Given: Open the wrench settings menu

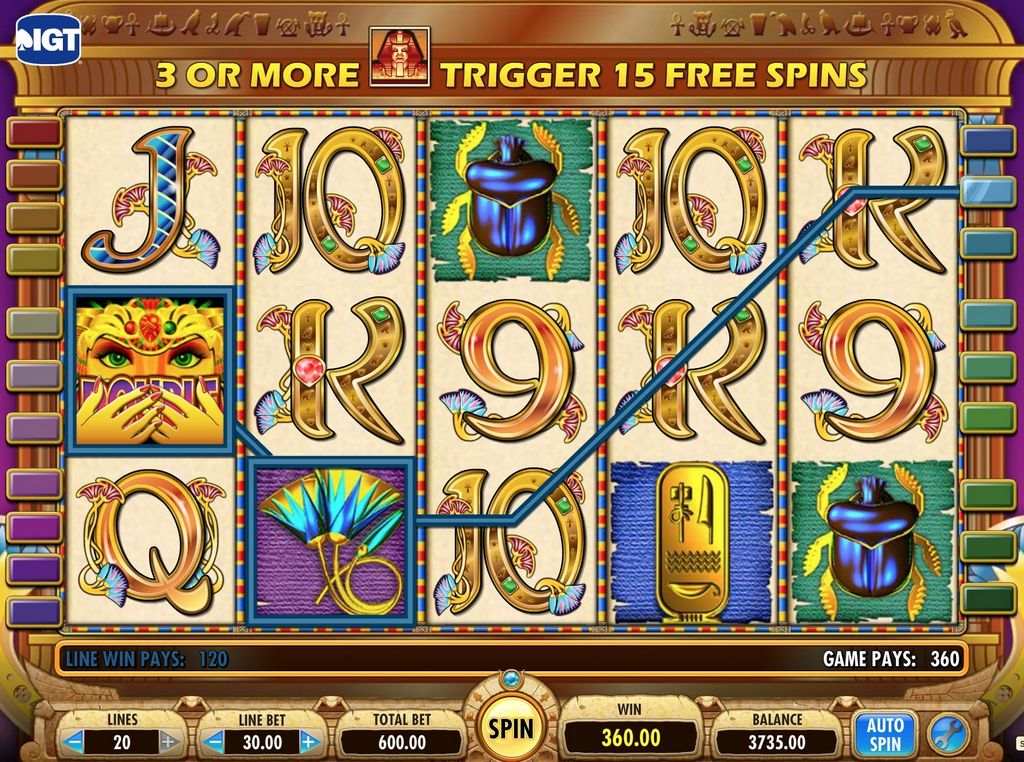Looking at the screenshot, I should [x=946, y=735].
